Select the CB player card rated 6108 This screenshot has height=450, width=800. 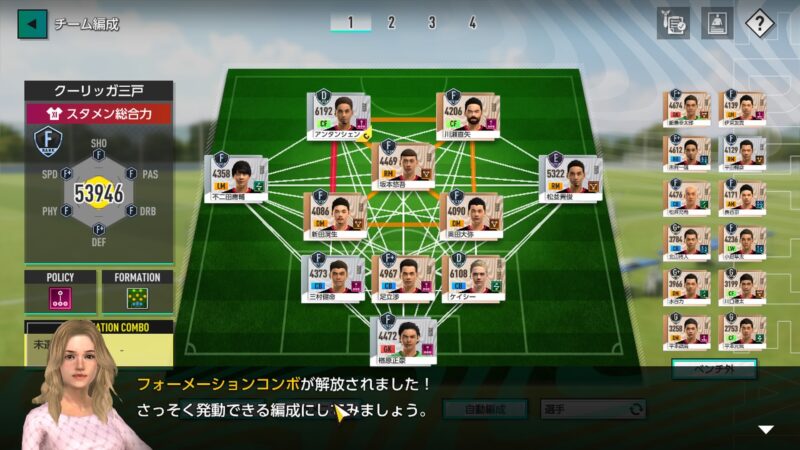[473, 278]
